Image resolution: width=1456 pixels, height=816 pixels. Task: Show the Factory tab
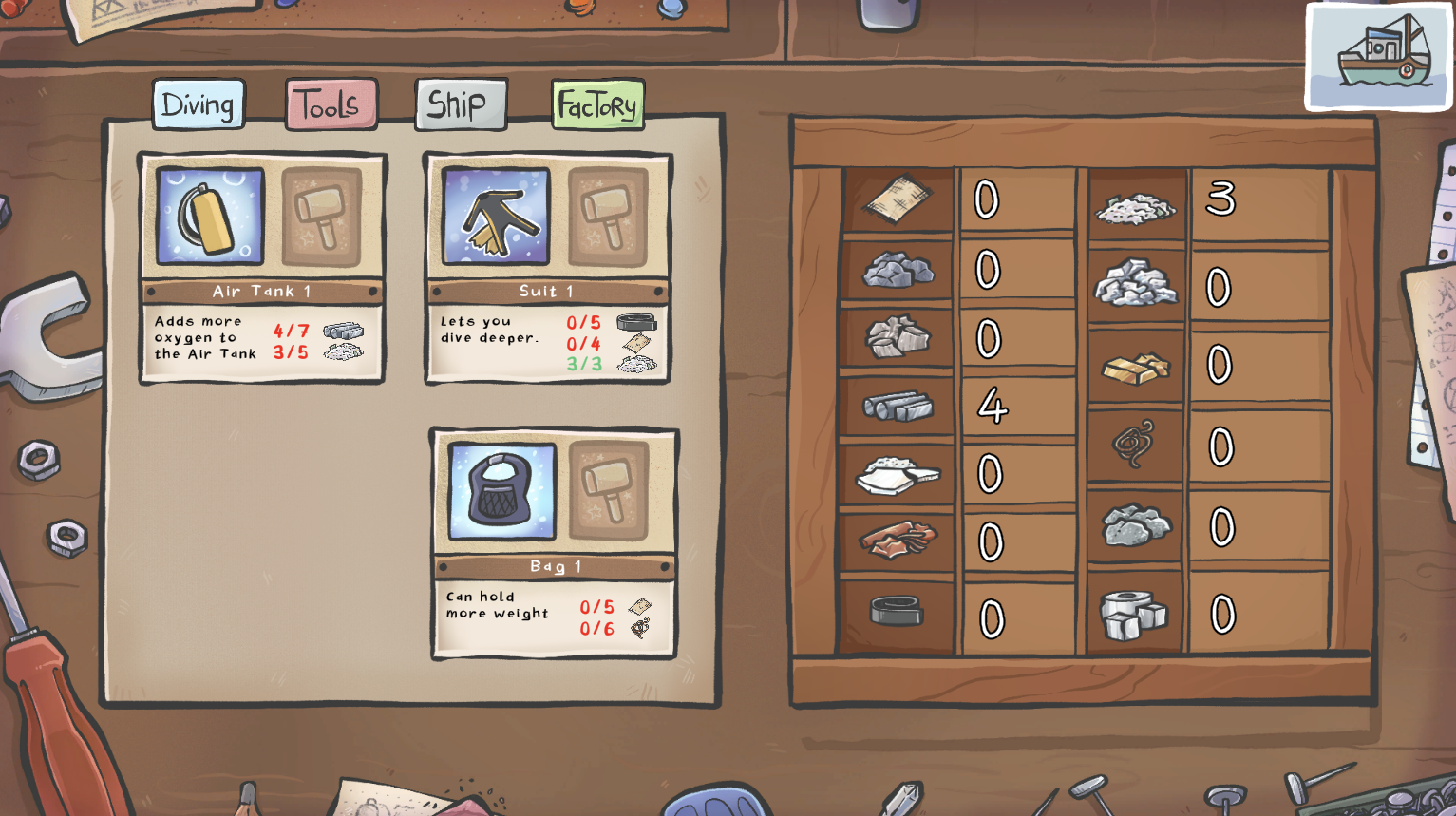597,105
